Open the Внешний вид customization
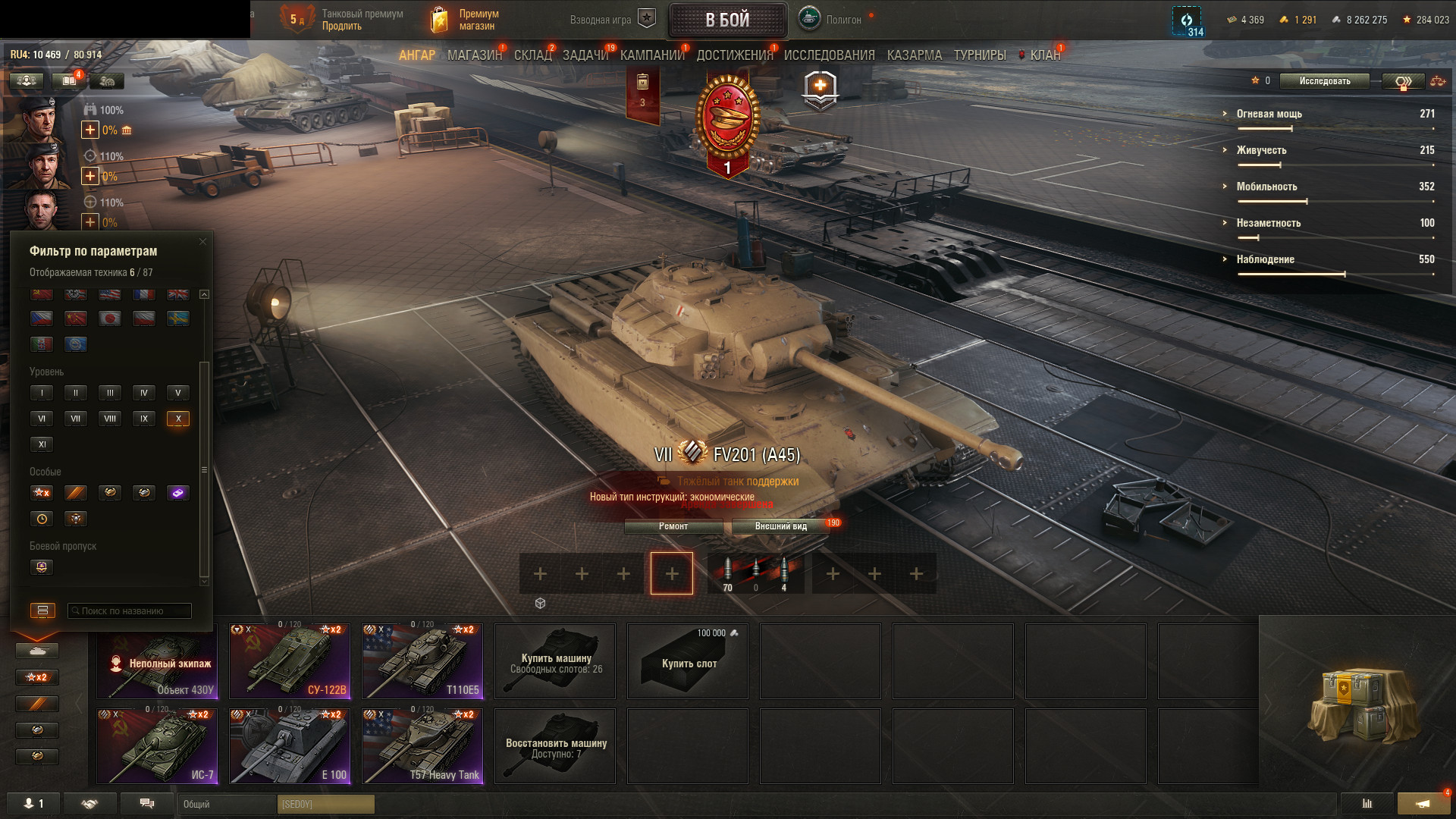 [780, 526]
